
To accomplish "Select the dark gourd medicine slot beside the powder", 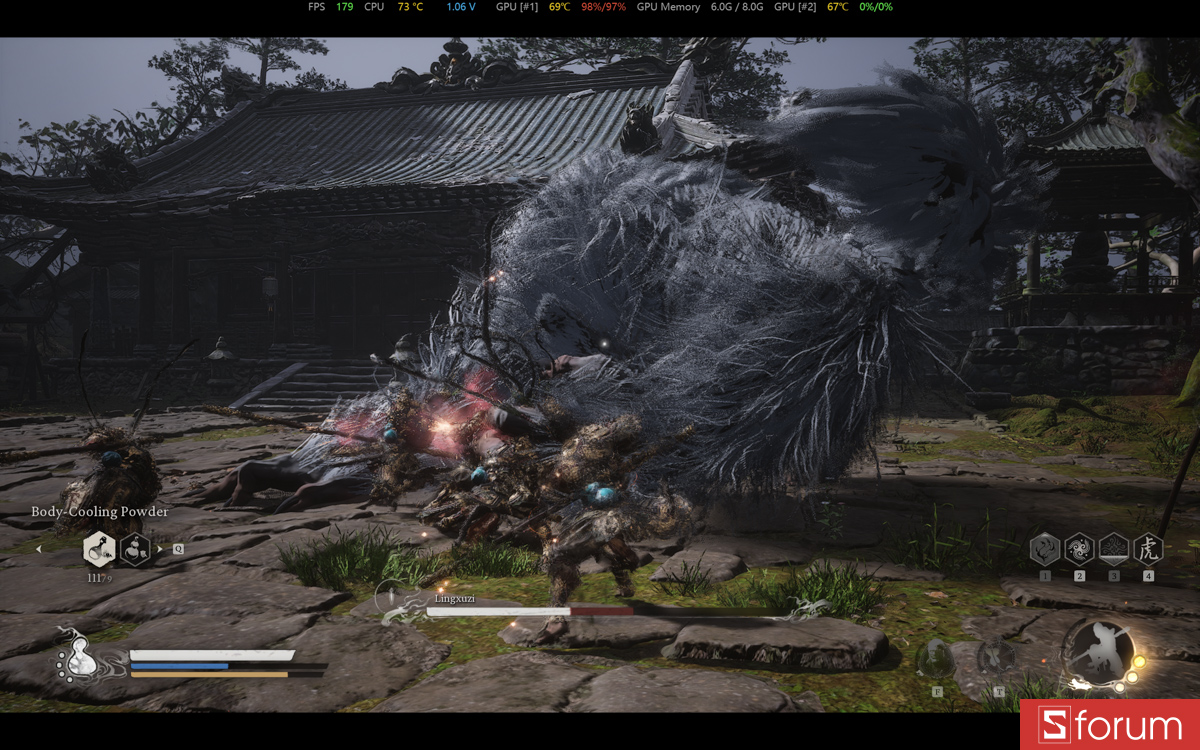I will (x=135, y=548).
